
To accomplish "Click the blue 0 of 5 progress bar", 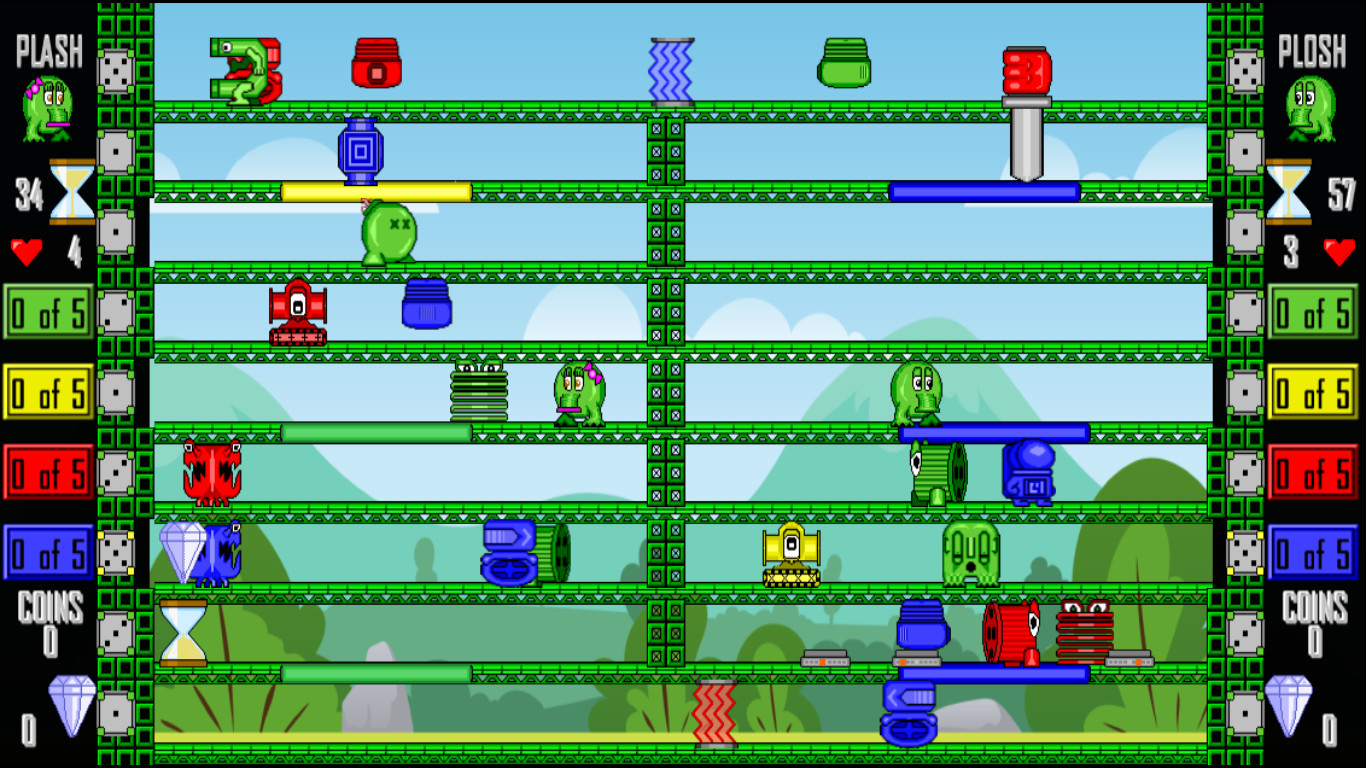I will point(47,551).
